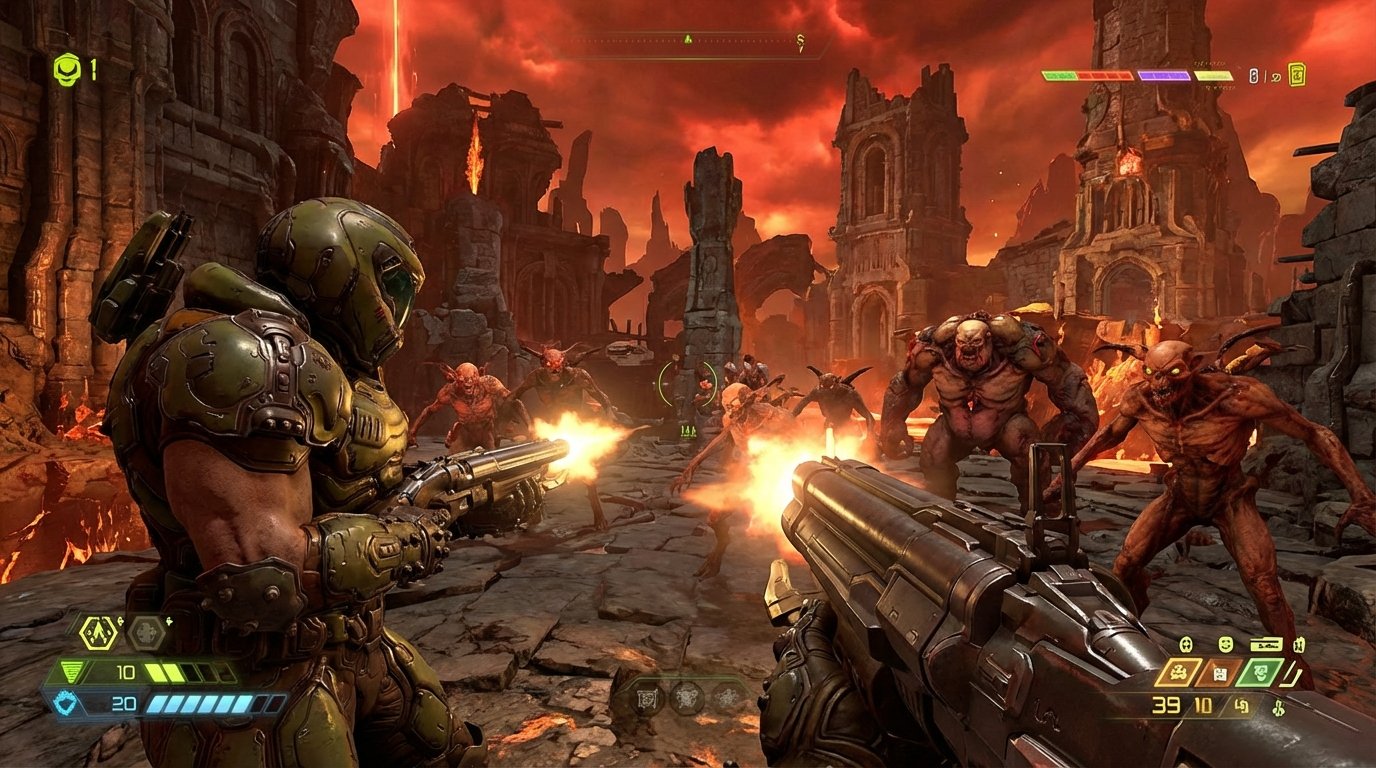
Task: Click the ammo count reading 39
Action: (1165, 704)
